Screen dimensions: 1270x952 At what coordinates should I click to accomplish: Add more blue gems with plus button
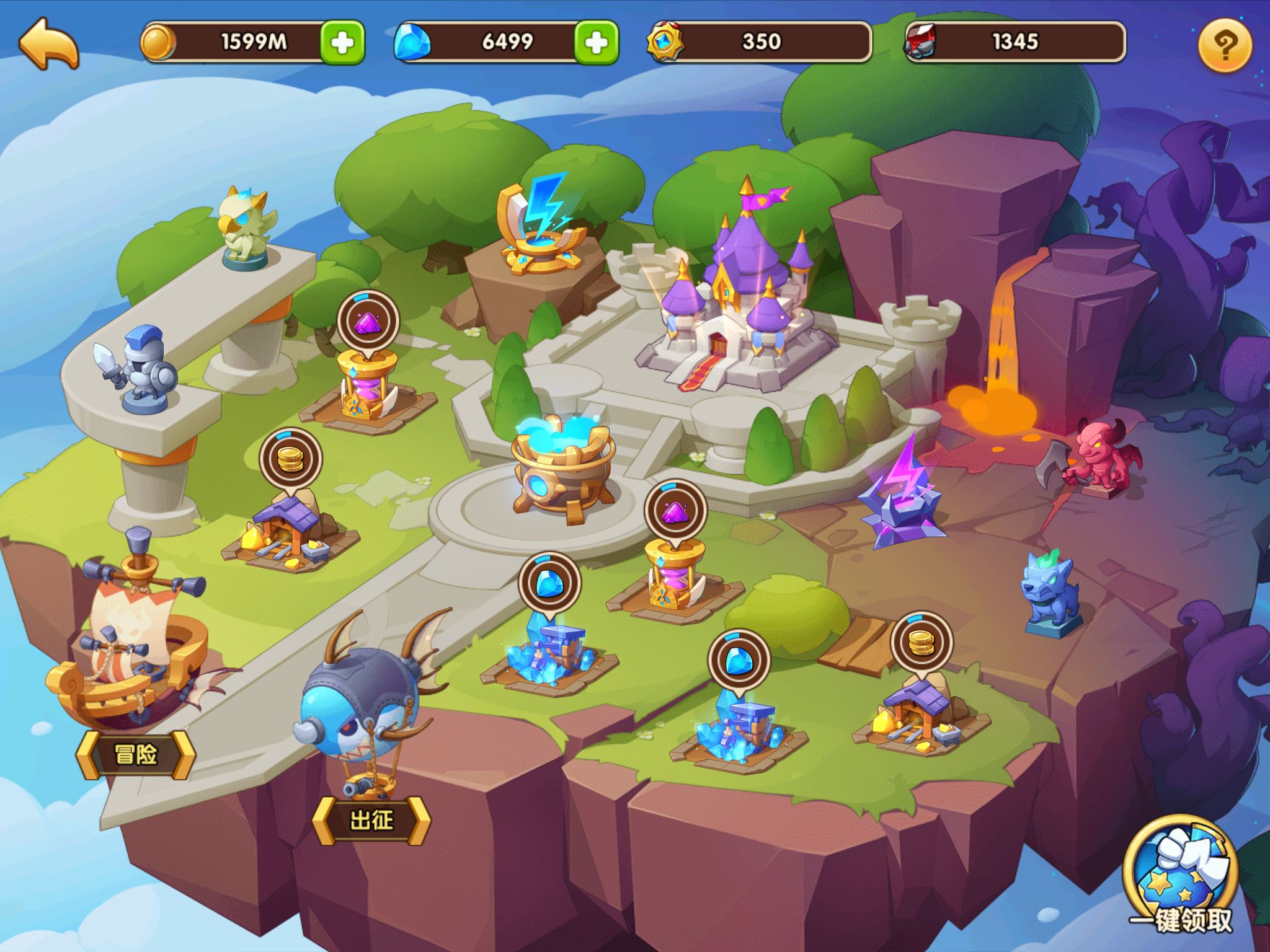[596, 42]
